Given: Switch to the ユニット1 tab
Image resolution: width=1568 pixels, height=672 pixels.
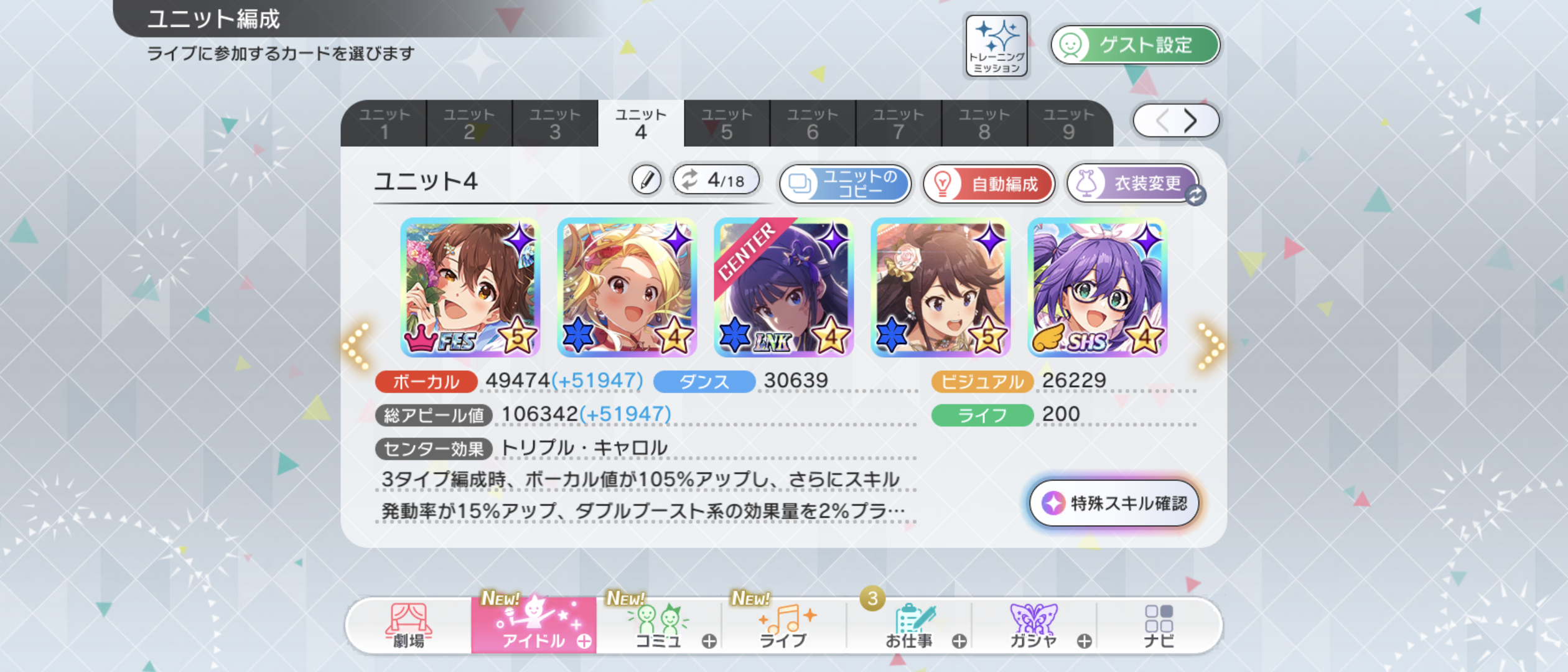Looking at the screenshot, I should point(384,123).
